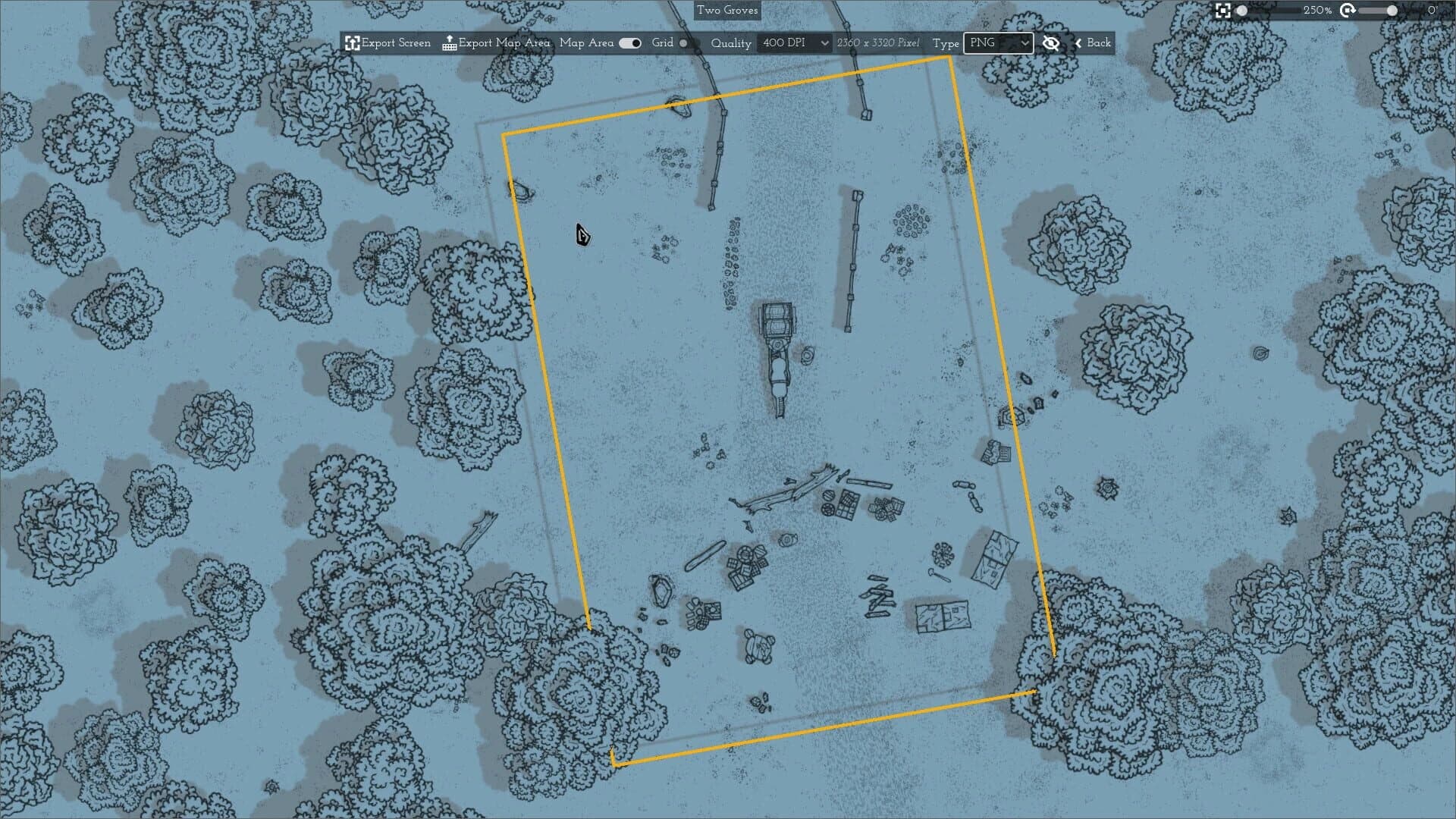Toggle the eye visibility control in toolbar

tap(1051, 43)
